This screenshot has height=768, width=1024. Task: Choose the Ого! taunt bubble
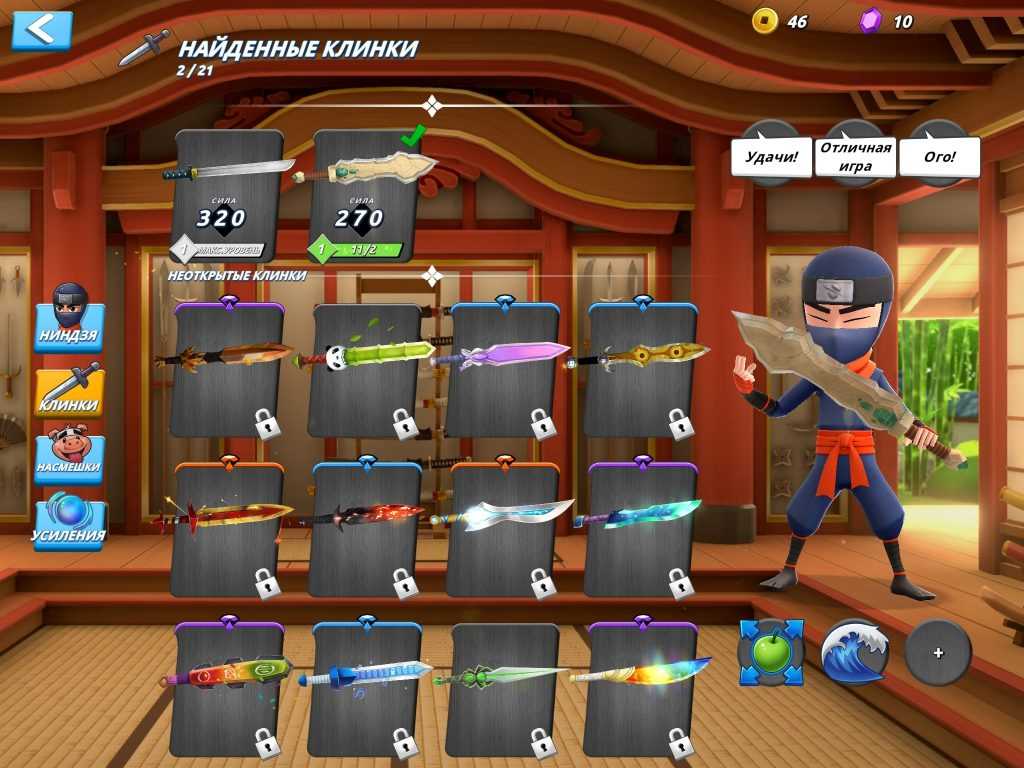pos(939,157)
